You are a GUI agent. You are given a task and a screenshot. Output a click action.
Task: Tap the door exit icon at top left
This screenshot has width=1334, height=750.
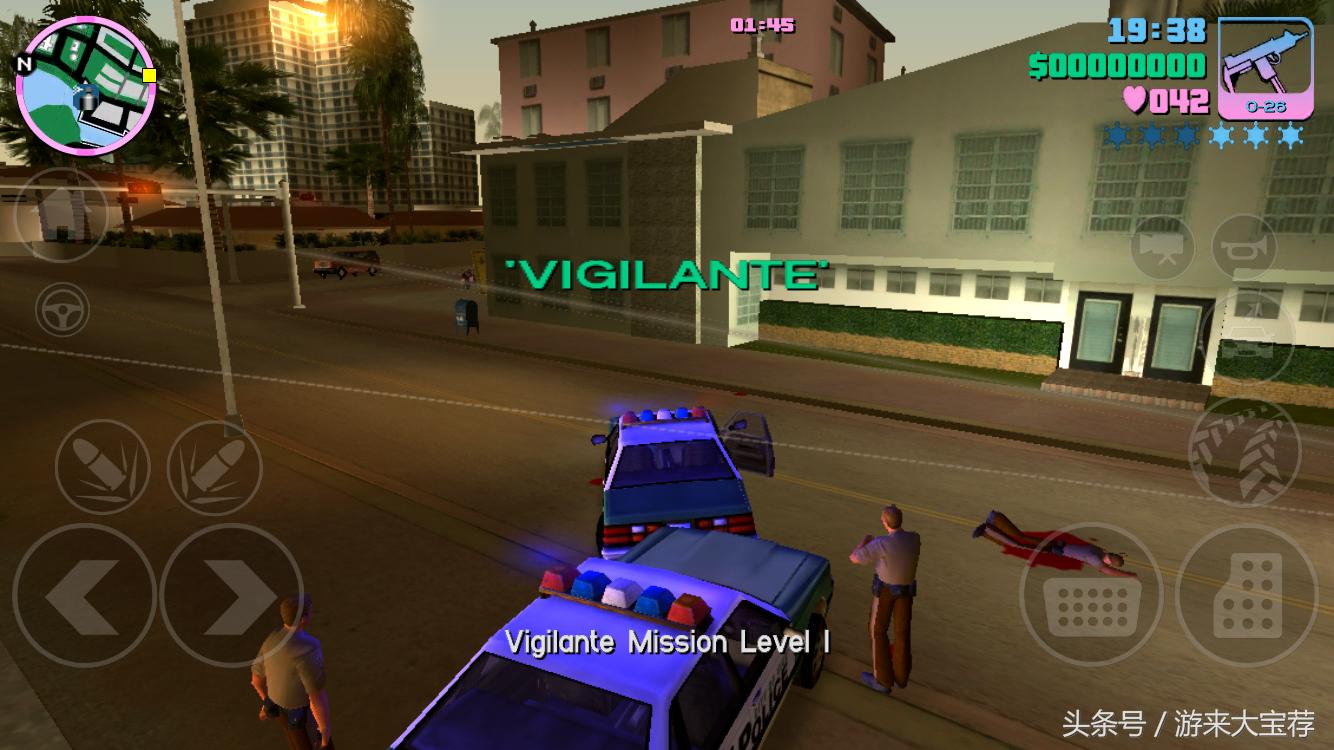tap(60, 215)
